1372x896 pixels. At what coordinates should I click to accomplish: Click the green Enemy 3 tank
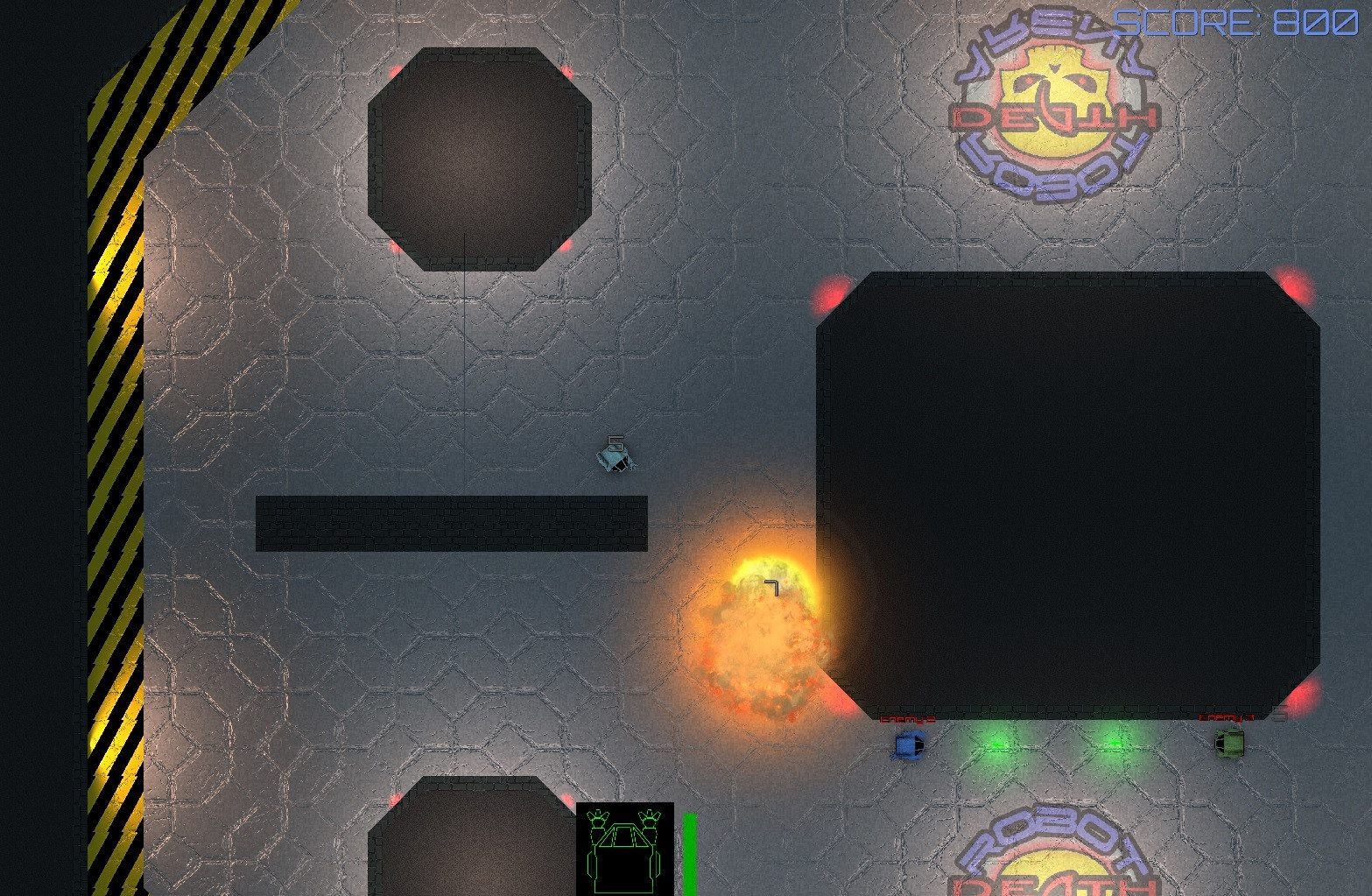(1229, 744)
